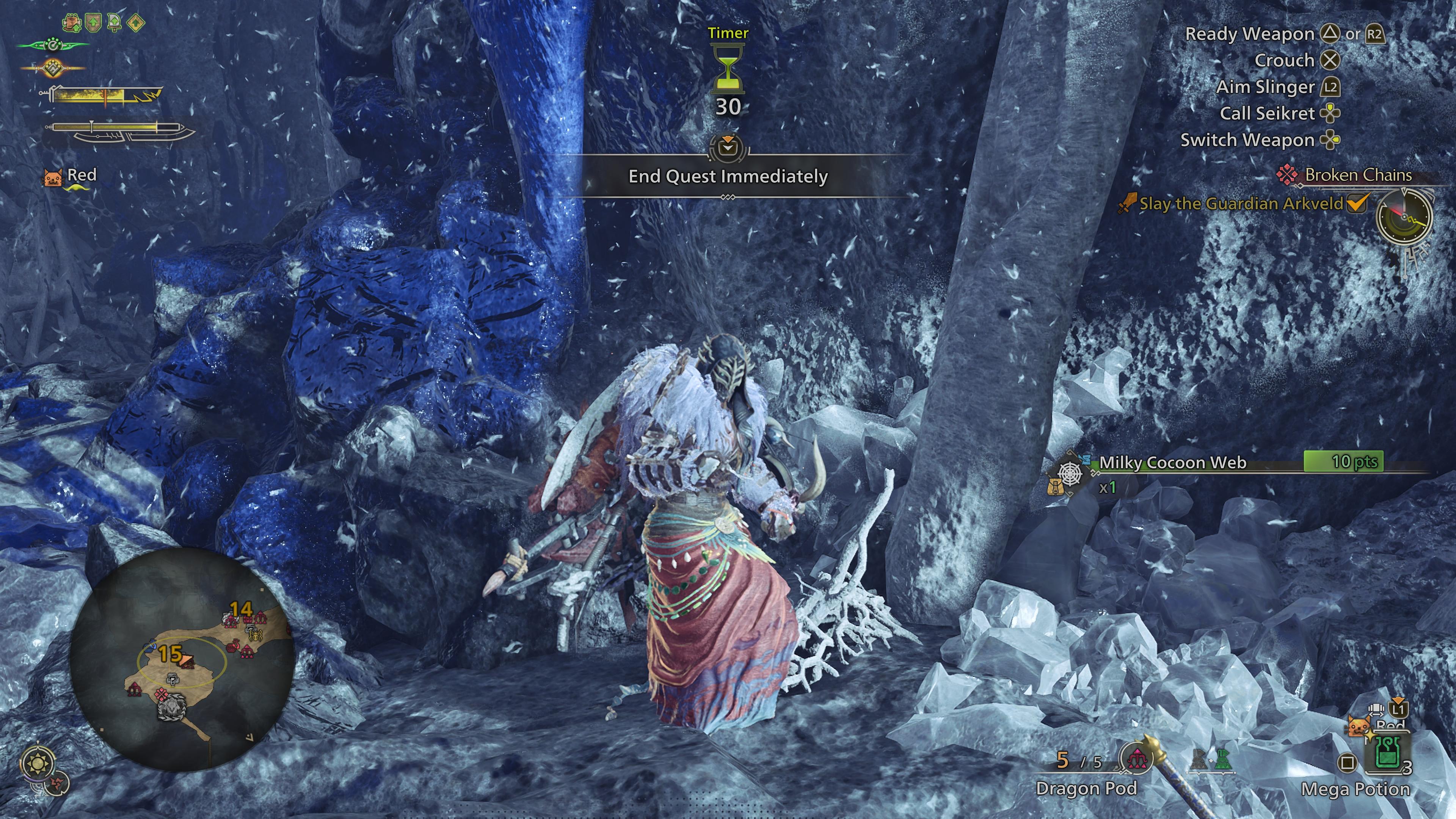This screenshot has width=1456, height=819.
Task: Select Palico Red's name in party list
Action: (82, 175)
